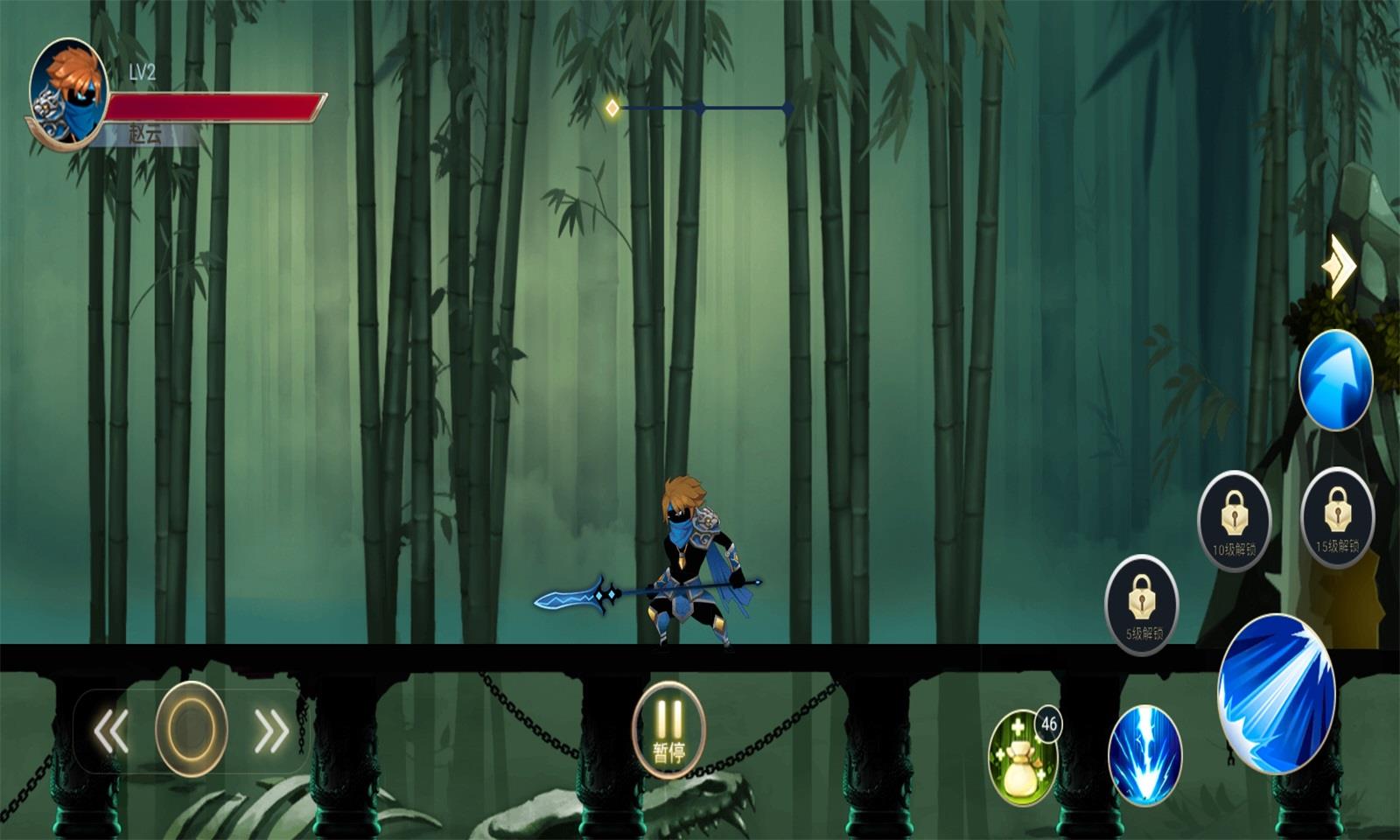The height and width of the screenshot is (840, 1400).
Task: Click the golden circle joystick center
Action: click(191, 729)
